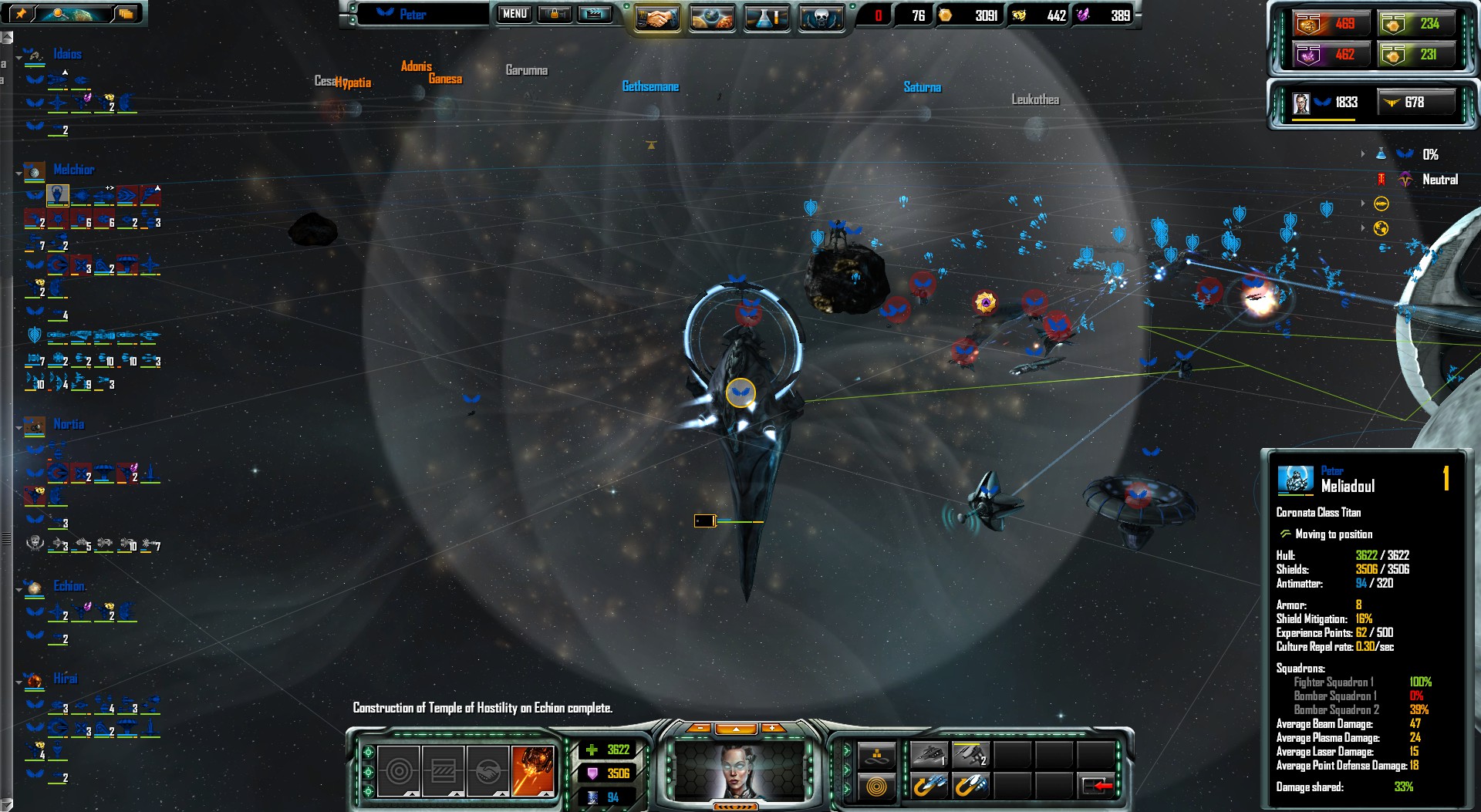Toggle cinematic mode clapperboard button
This screenshot has height=812, width=1481.
coord(594,14)
